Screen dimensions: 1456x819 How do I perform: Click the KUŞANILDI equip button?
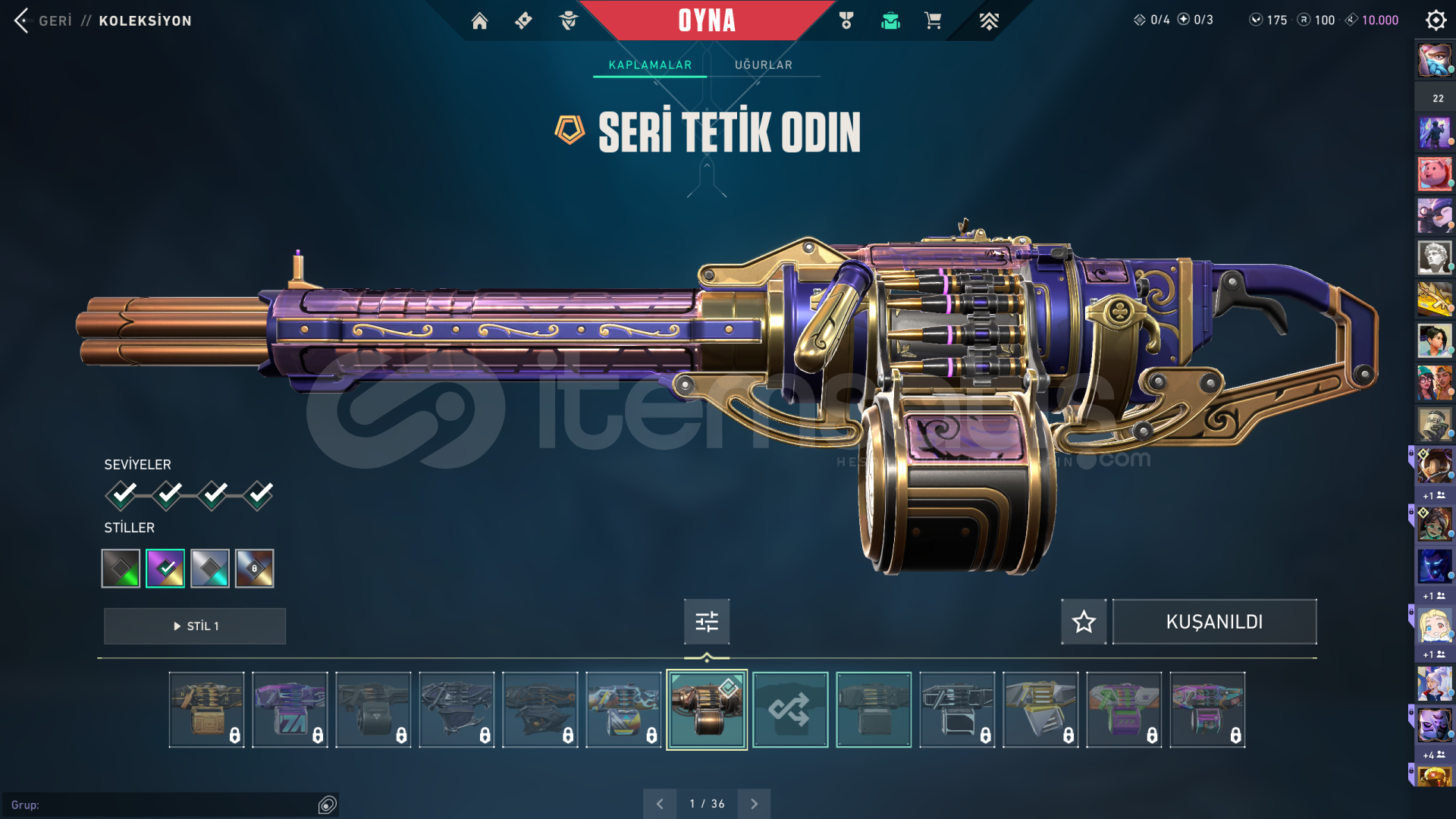point(1214,622)
